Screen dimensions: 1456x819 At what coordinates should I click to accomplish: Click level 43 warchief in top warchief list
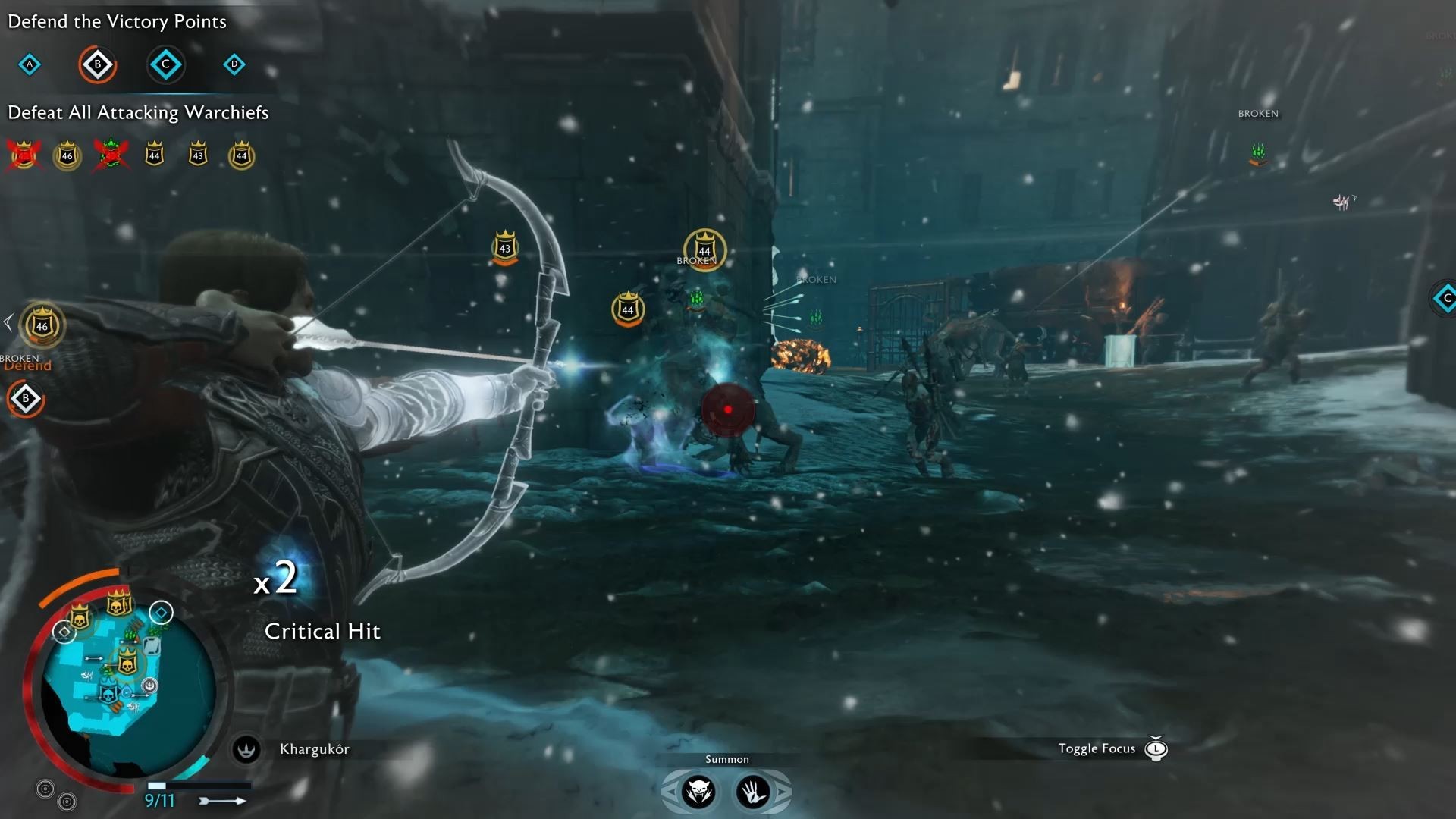pos(198,155)
